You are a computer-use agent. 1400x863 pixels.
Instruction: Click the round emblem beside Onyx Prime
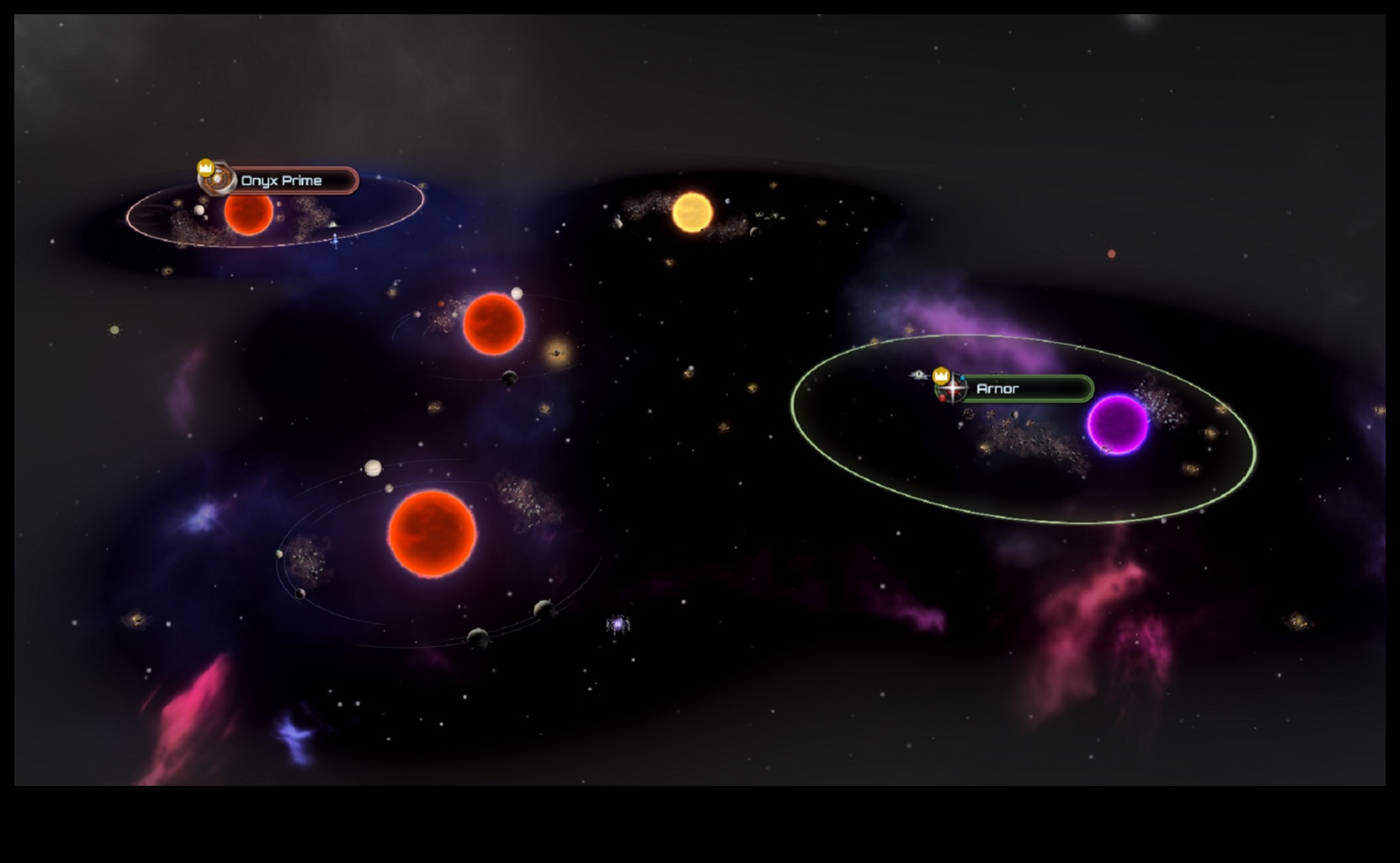coord(217,179)
